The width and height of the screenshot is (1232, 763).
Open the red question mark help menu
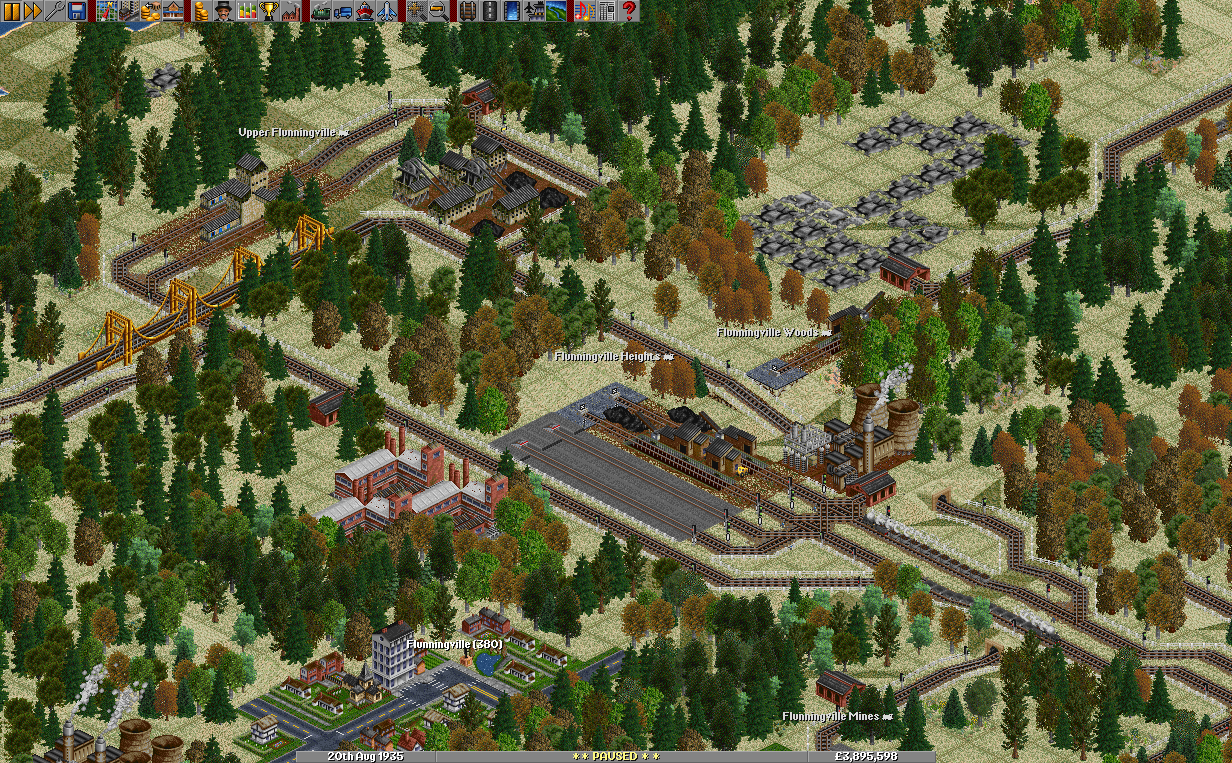click(x=629, y=11)
